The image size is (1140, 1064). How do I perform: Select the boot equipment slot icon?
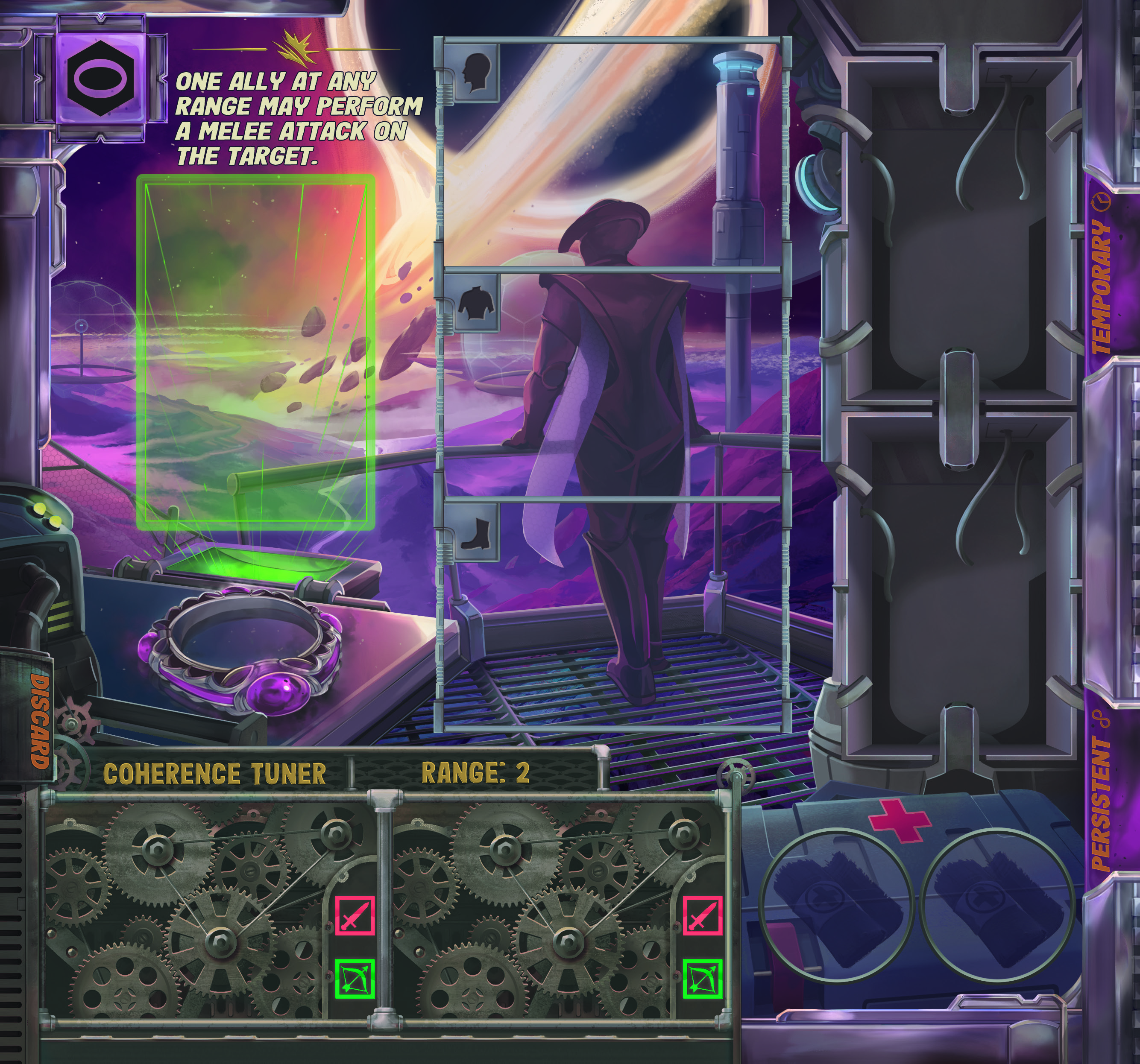tap(476, 533)
